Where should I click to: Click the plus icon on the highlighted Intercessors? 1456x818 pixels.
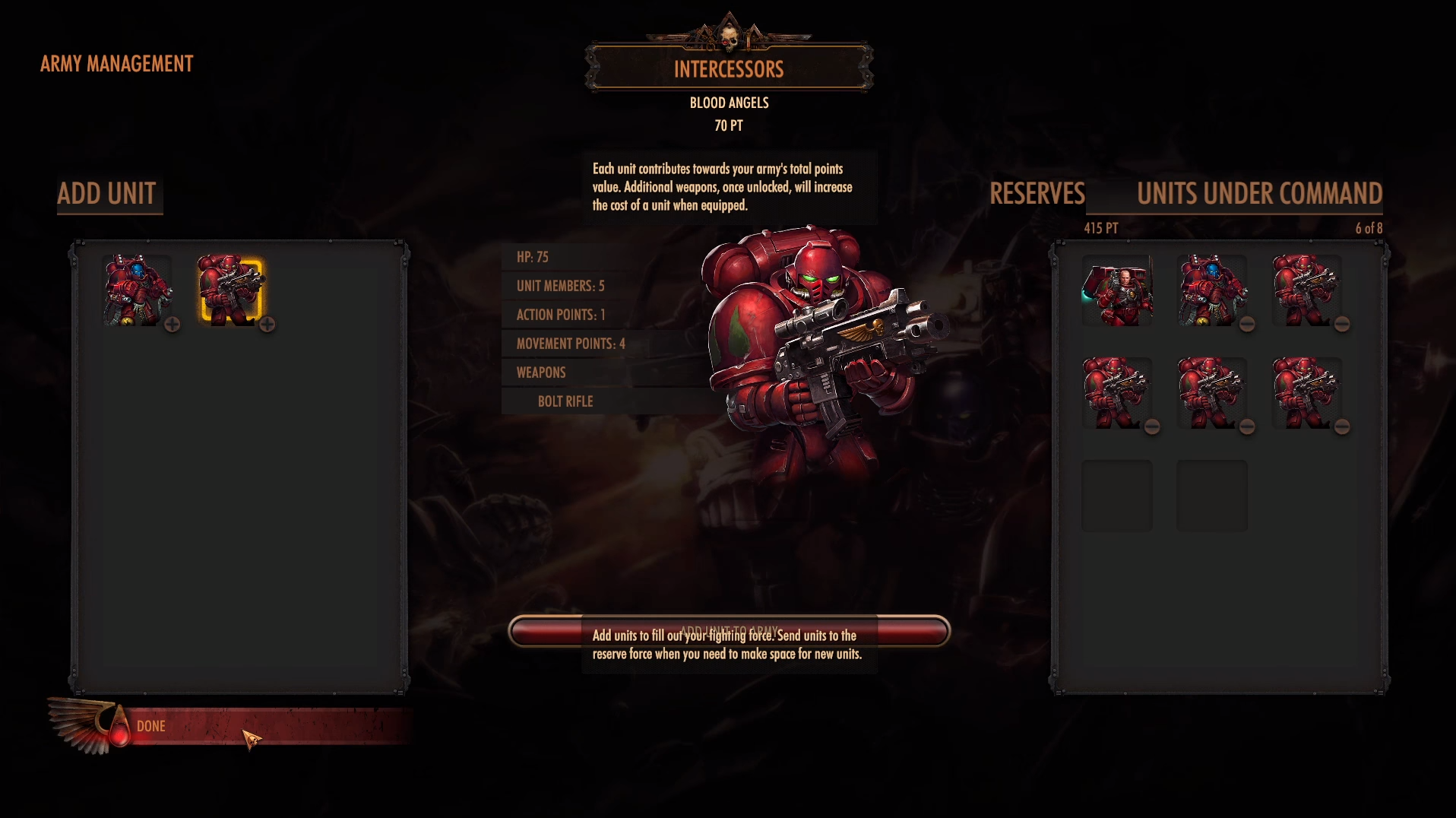point(267,325)
